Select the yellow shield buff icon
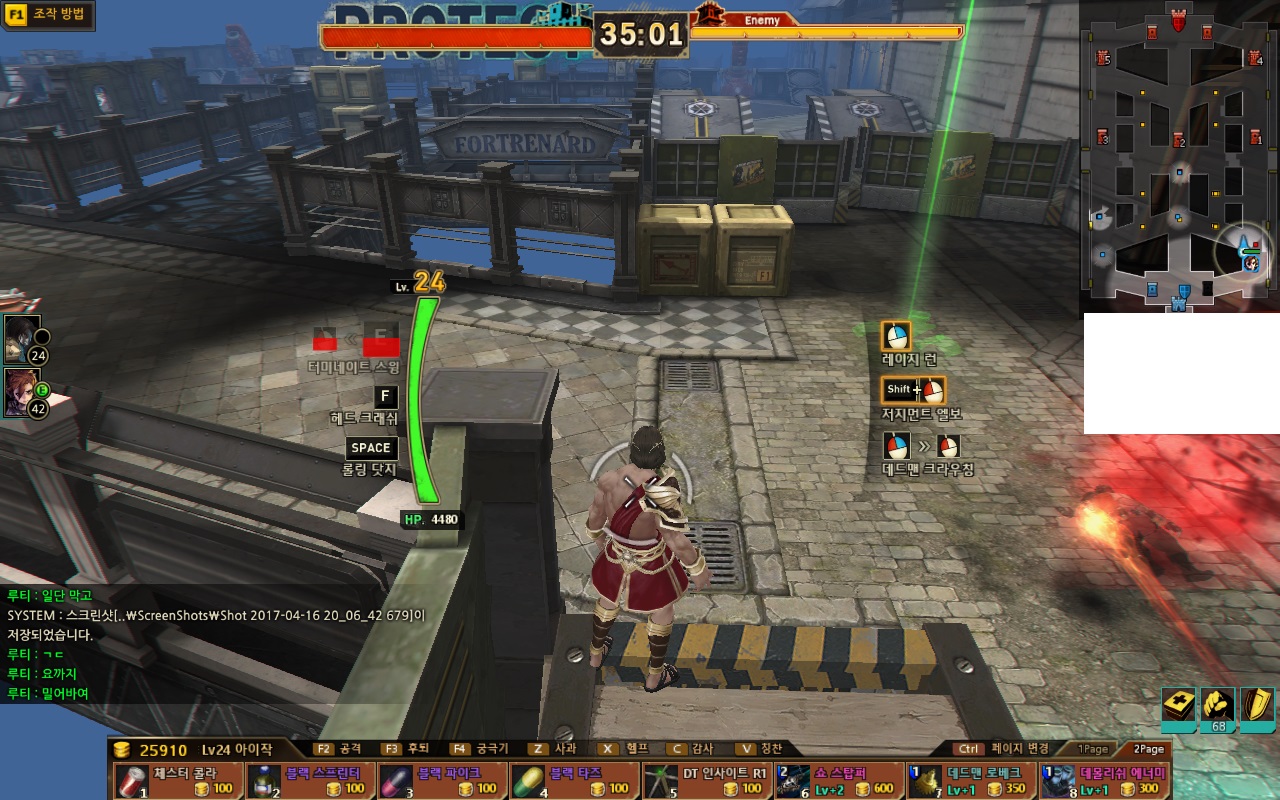Viewport: 1280px width, 800px height. tap(1256, 706)
